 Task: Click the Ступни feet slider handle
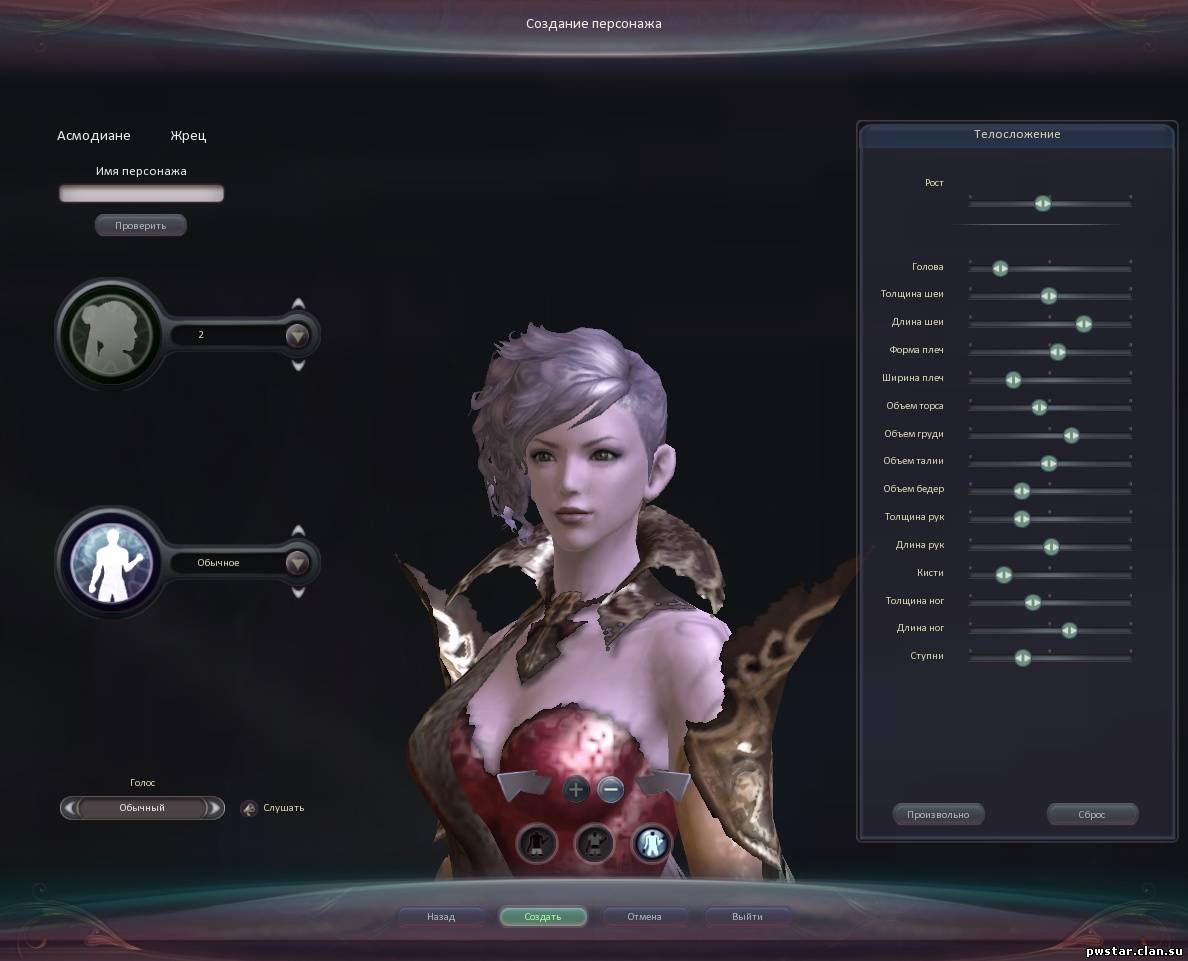[x=1022, y=658]
